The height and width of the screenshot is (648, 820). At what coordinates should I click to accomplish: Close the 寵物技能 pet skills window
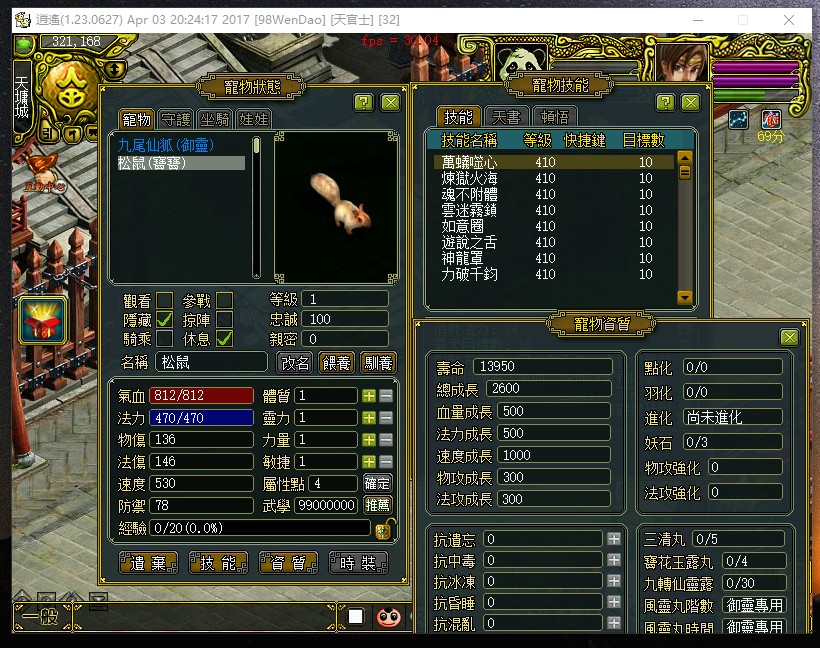coord(690,102)
